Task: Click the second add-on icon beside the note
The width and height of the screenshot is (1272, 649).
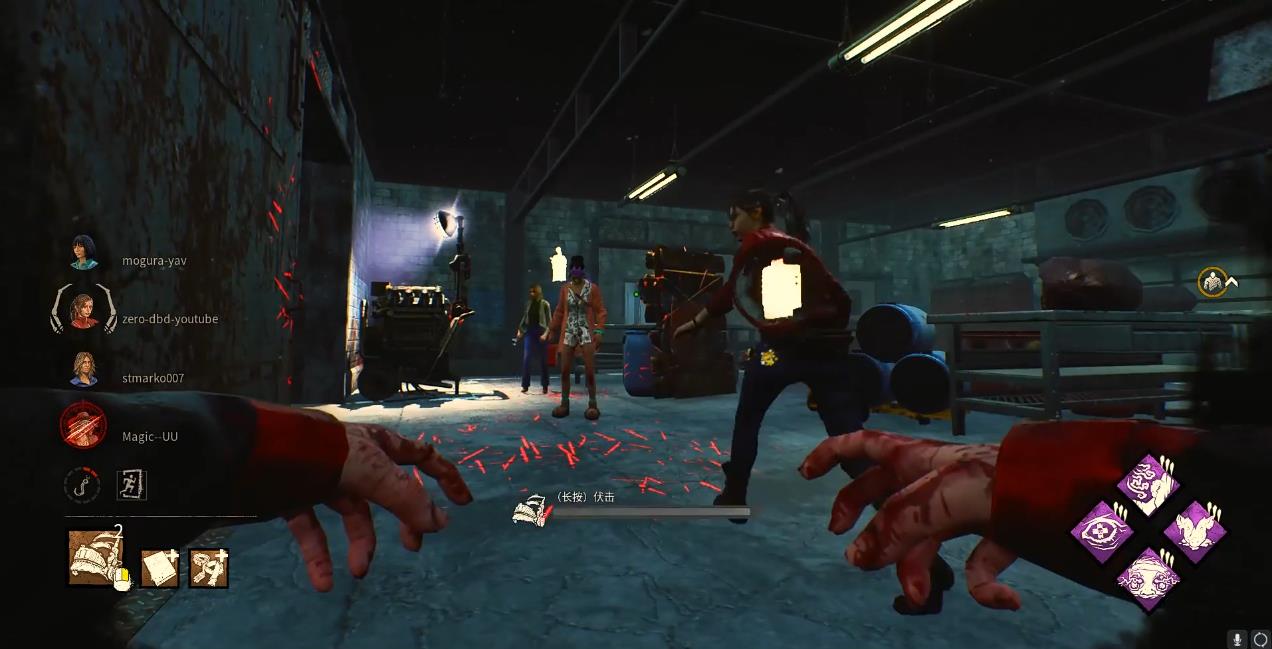Action: point(209,568)
